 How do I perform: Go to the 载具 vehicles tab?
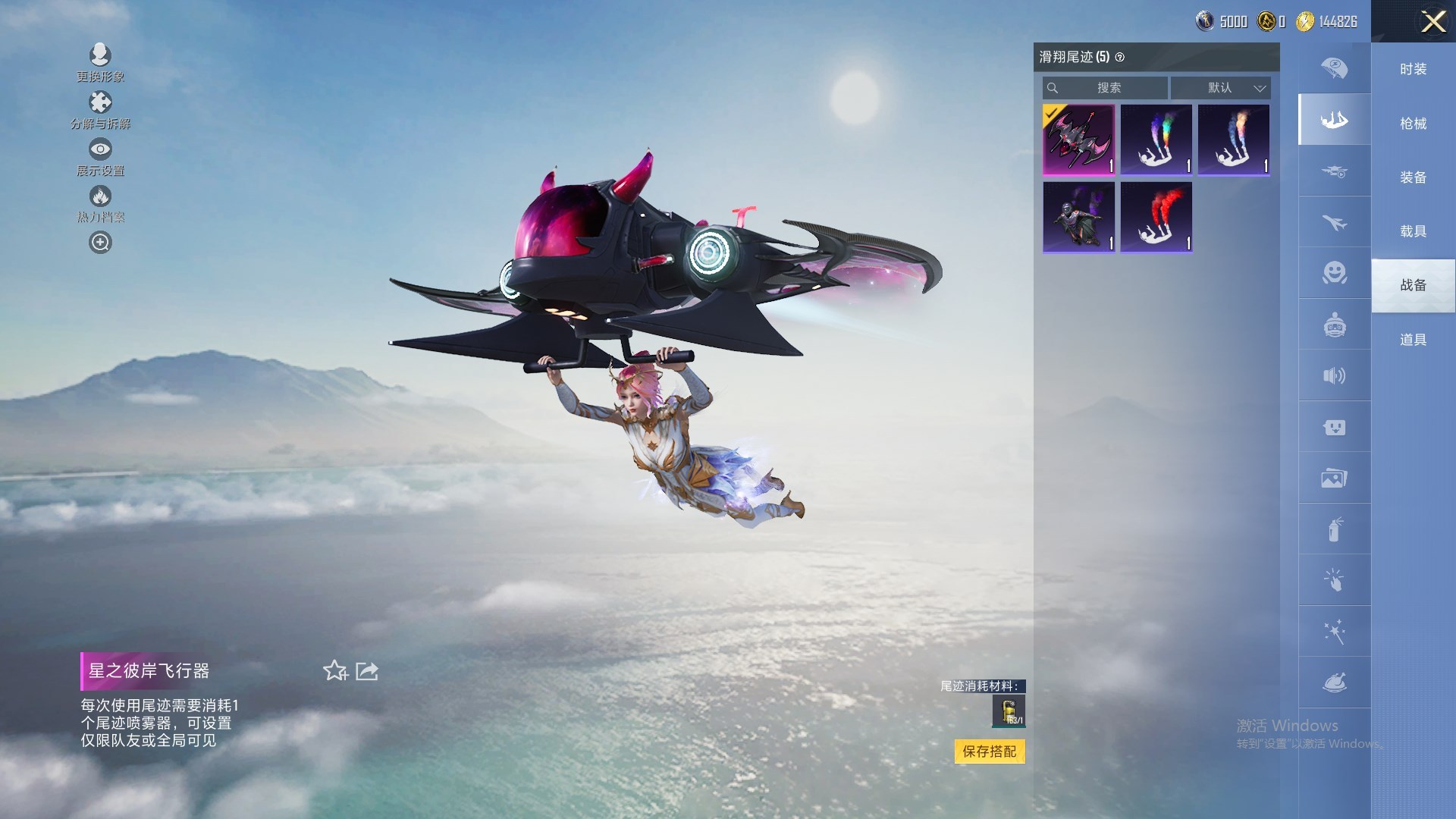coord(1413,231)
